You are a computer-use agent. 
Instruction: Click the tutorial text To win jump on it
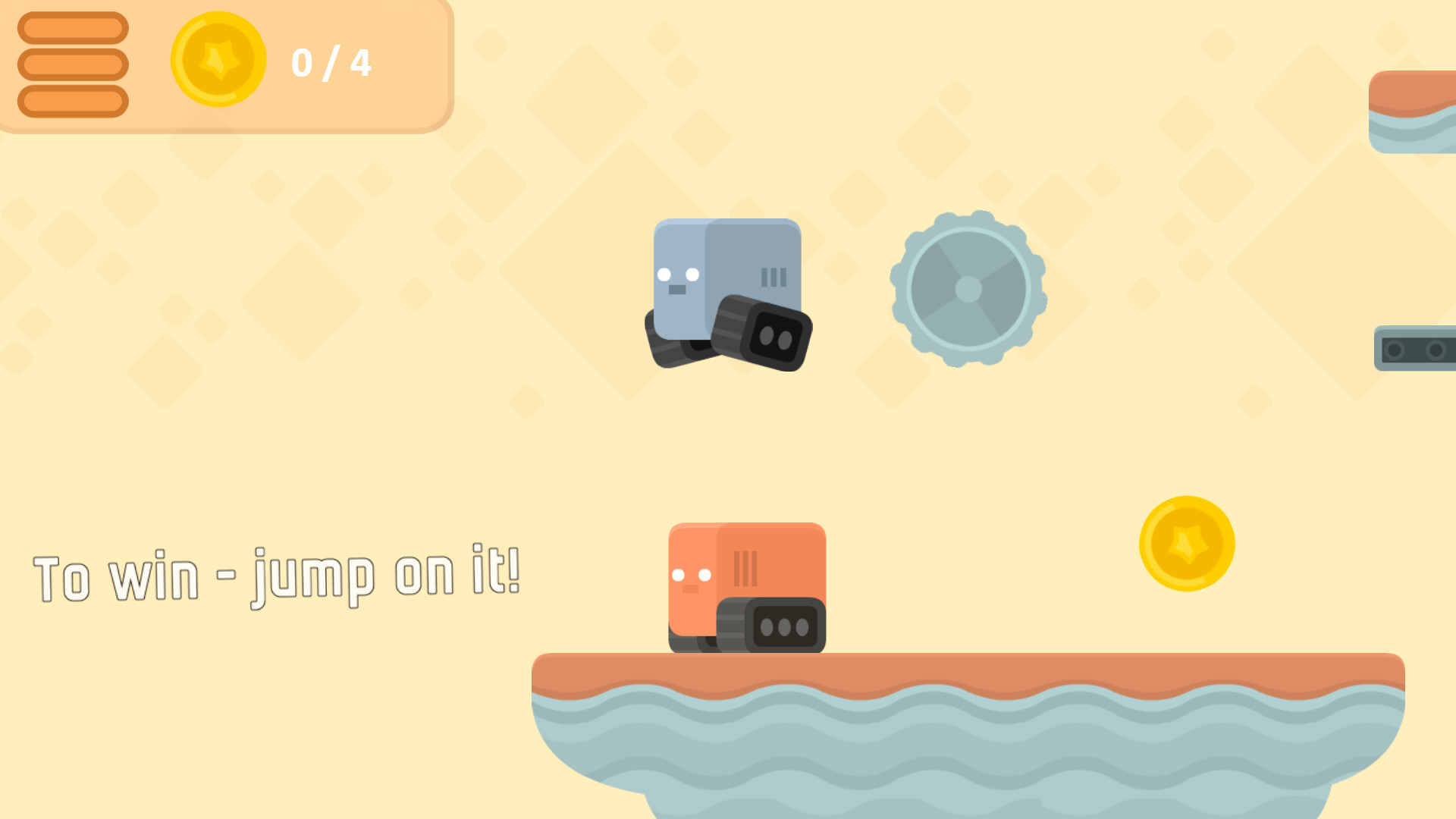(x=277, y=574)
